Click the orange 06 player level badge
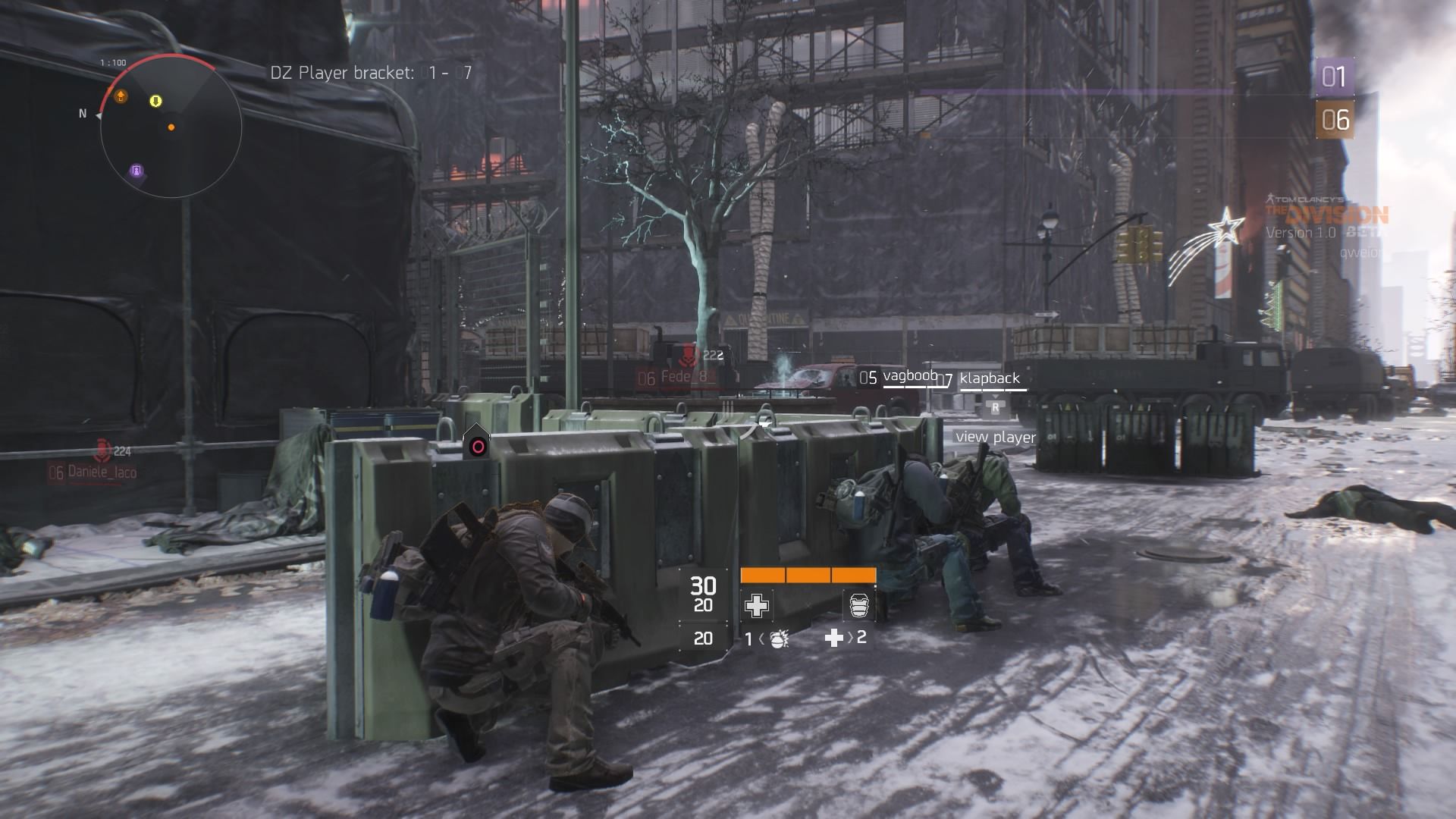The height and width of the screenshot is (819, 1456). (x=1335, y=120)
